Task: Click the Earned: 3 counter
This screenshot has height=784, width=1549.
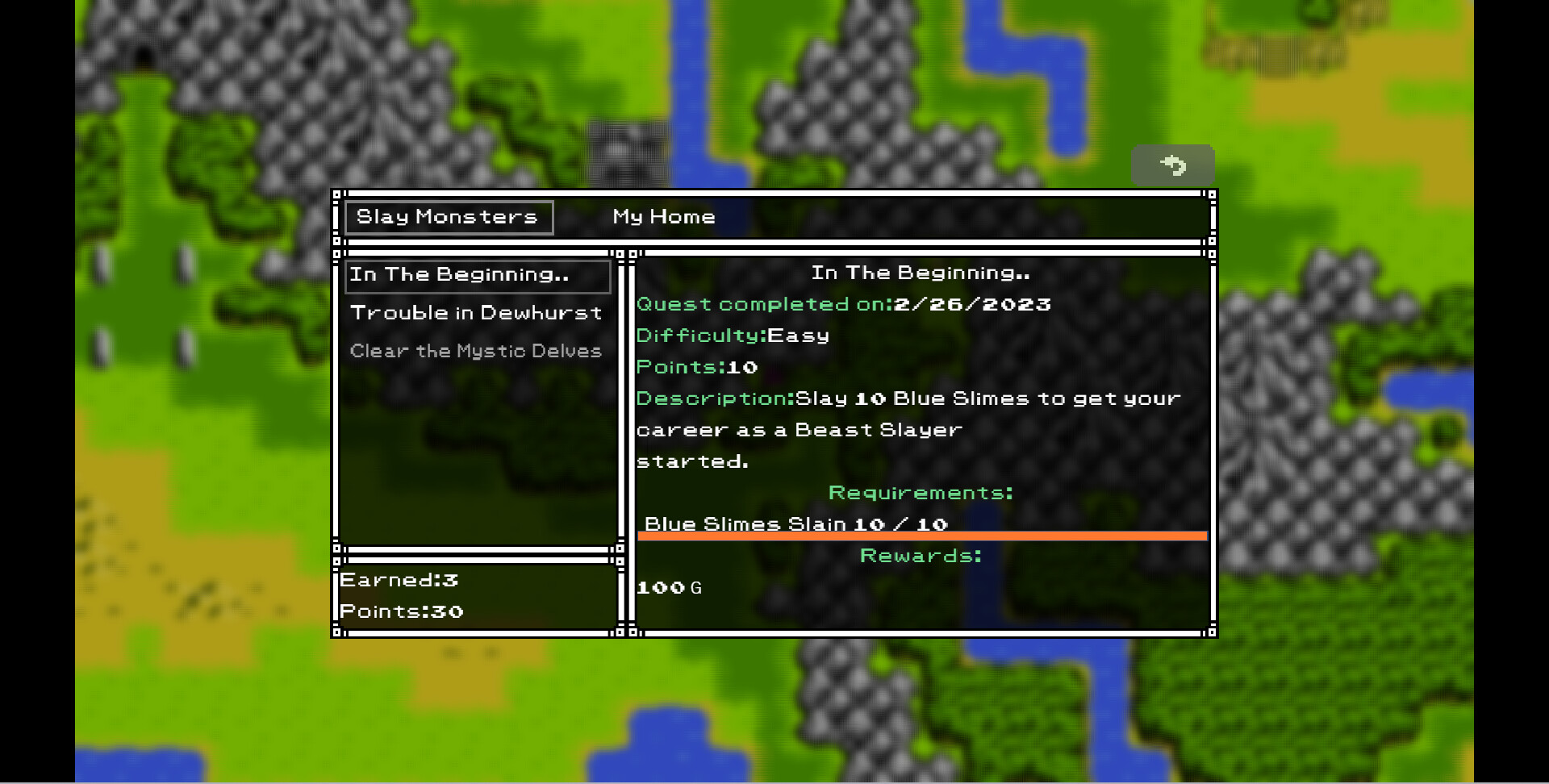Action: click(x=399, y=579)
